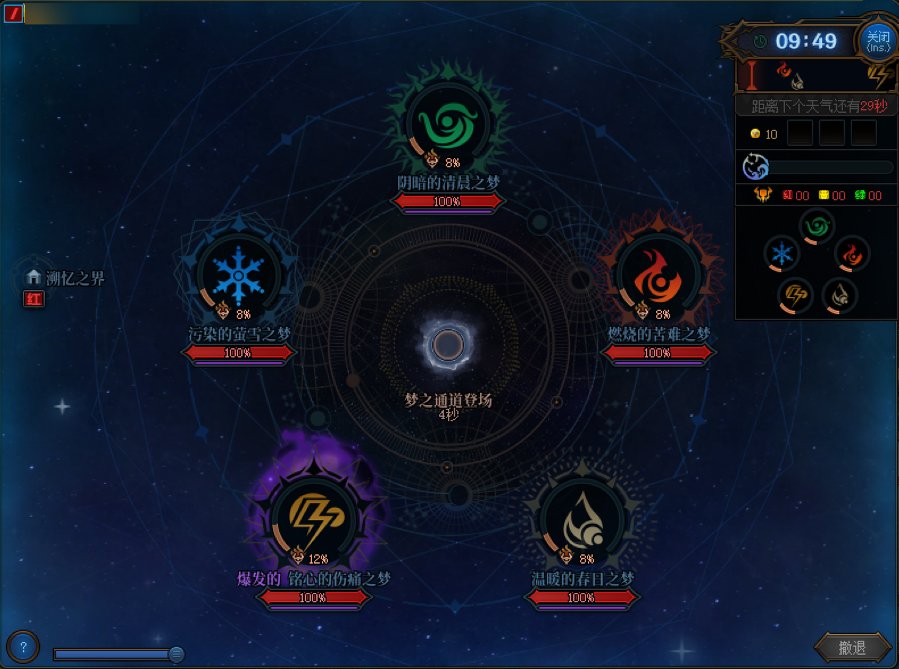Image resolution: width=899 pixels, height=669 pixels.
Task: Click the small yellow lightning icon in the side panel
Action: coord(795,295)
